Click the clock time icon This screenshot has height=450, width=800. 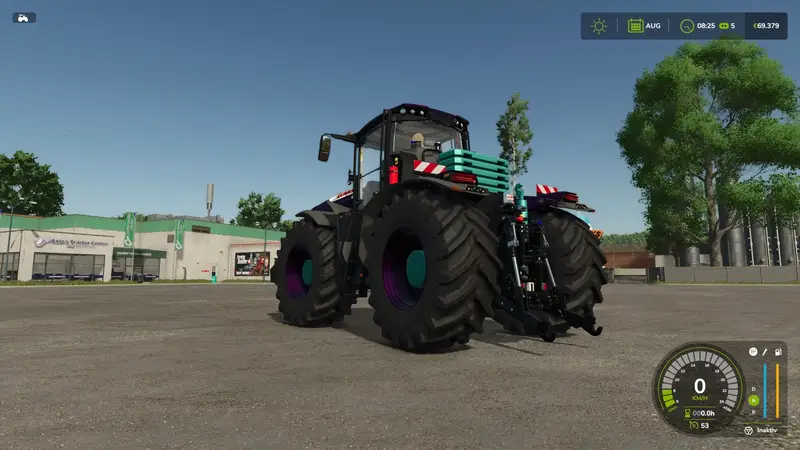coord(687,26)
